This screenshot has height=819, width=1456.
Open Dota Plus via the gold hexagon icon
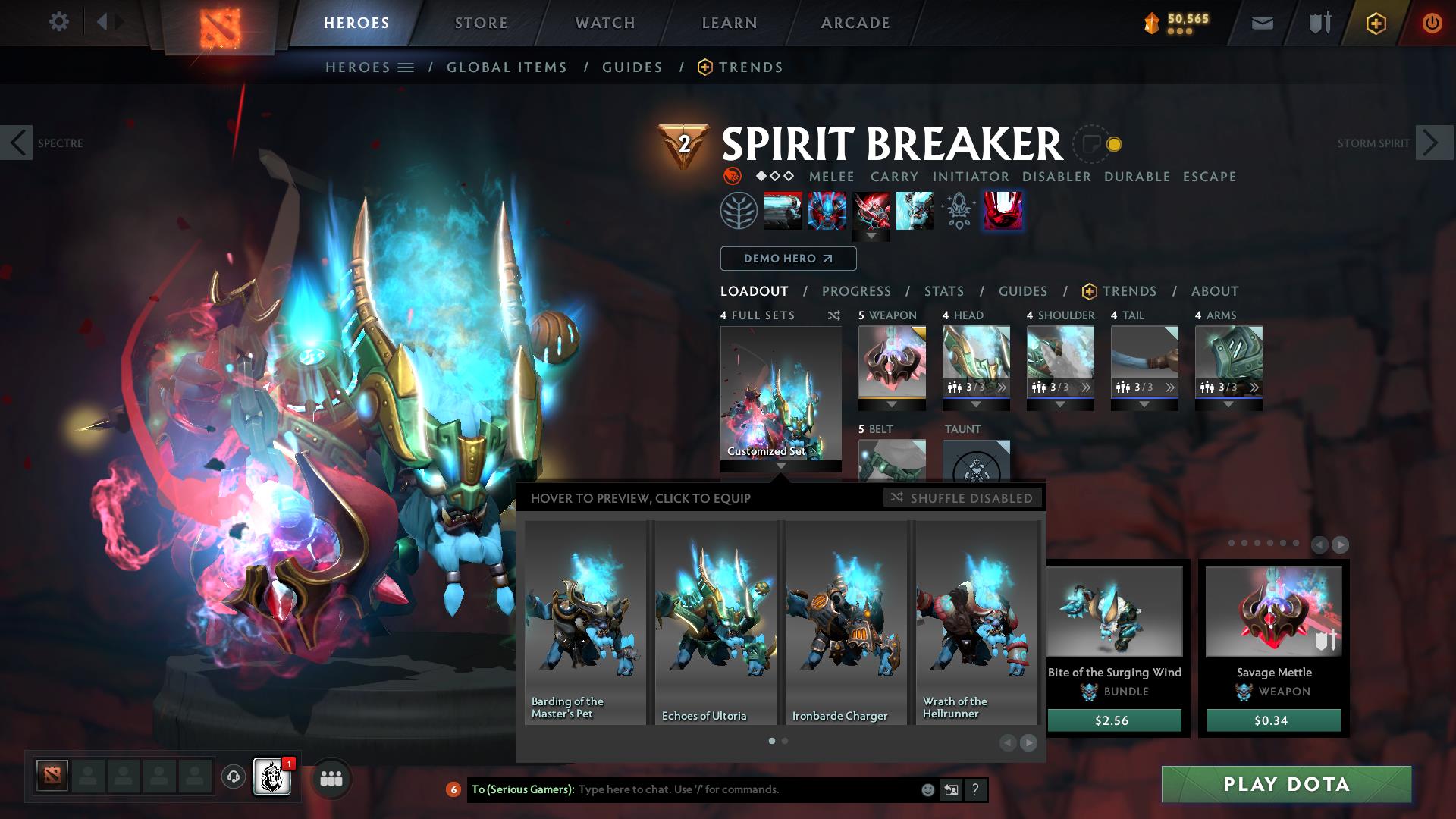1376,22
